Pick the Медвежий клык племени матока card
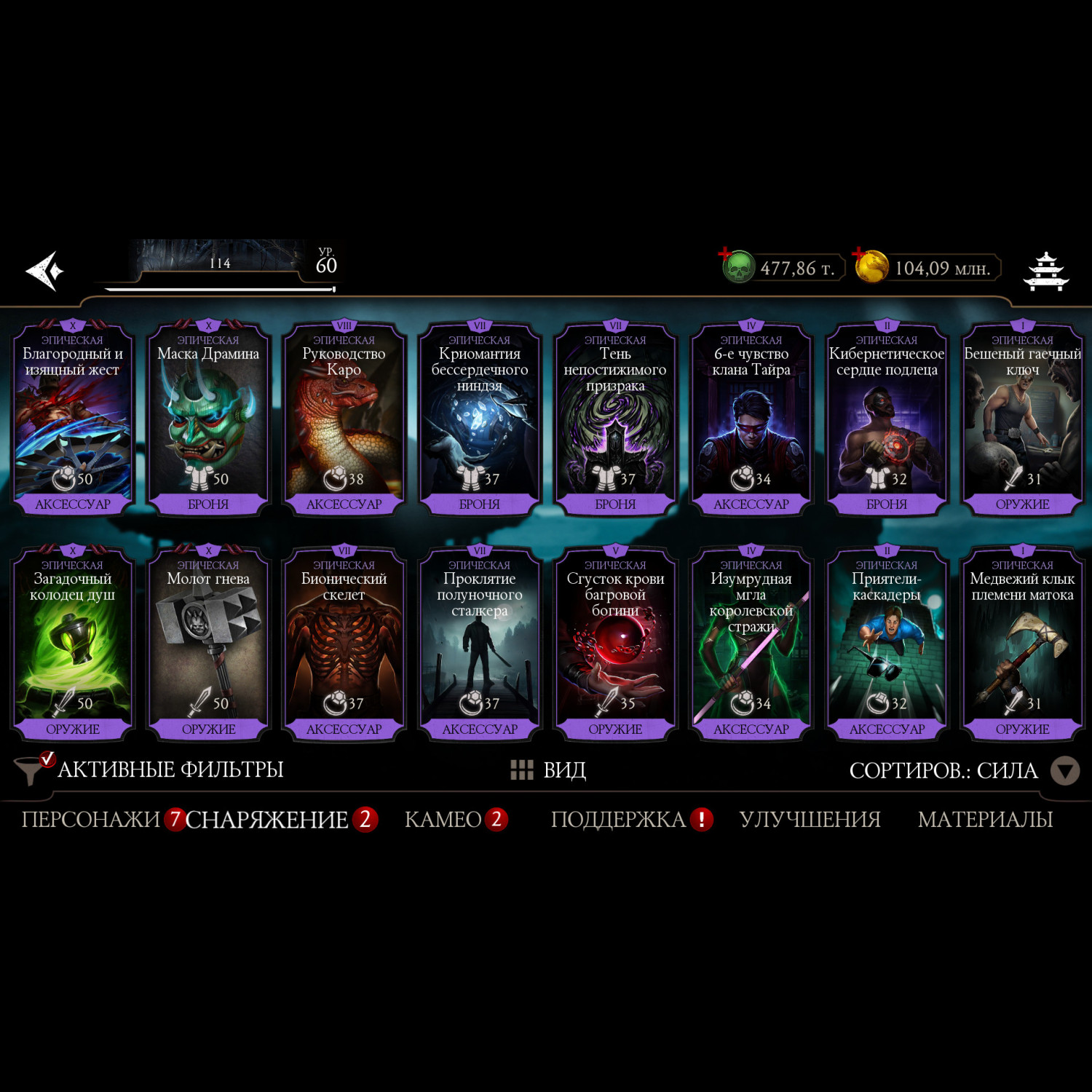The width and height of the screenshot is (1092, 1092). (1022, 644)
